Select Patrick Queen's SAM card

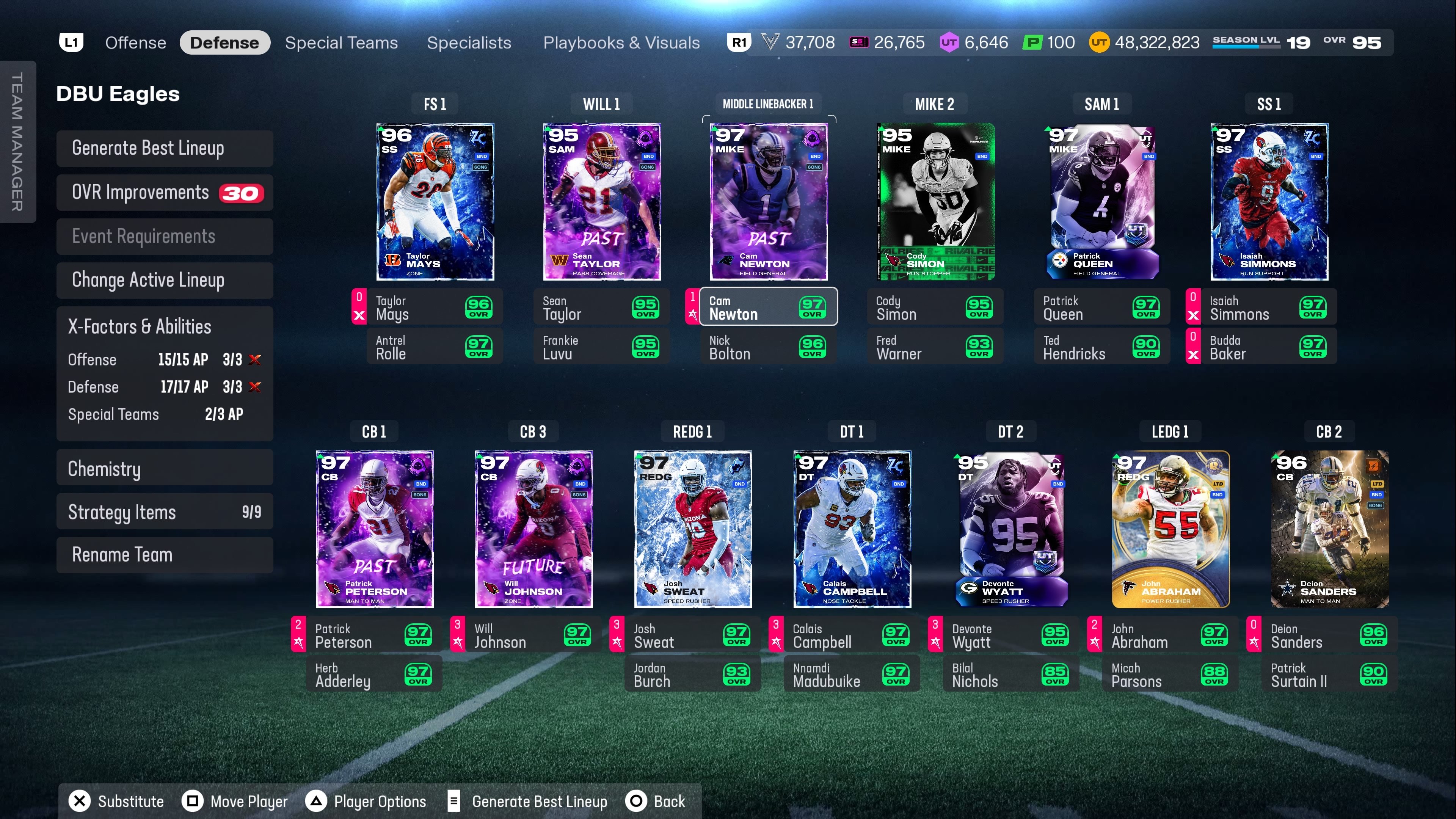(x=1101, y=202)
